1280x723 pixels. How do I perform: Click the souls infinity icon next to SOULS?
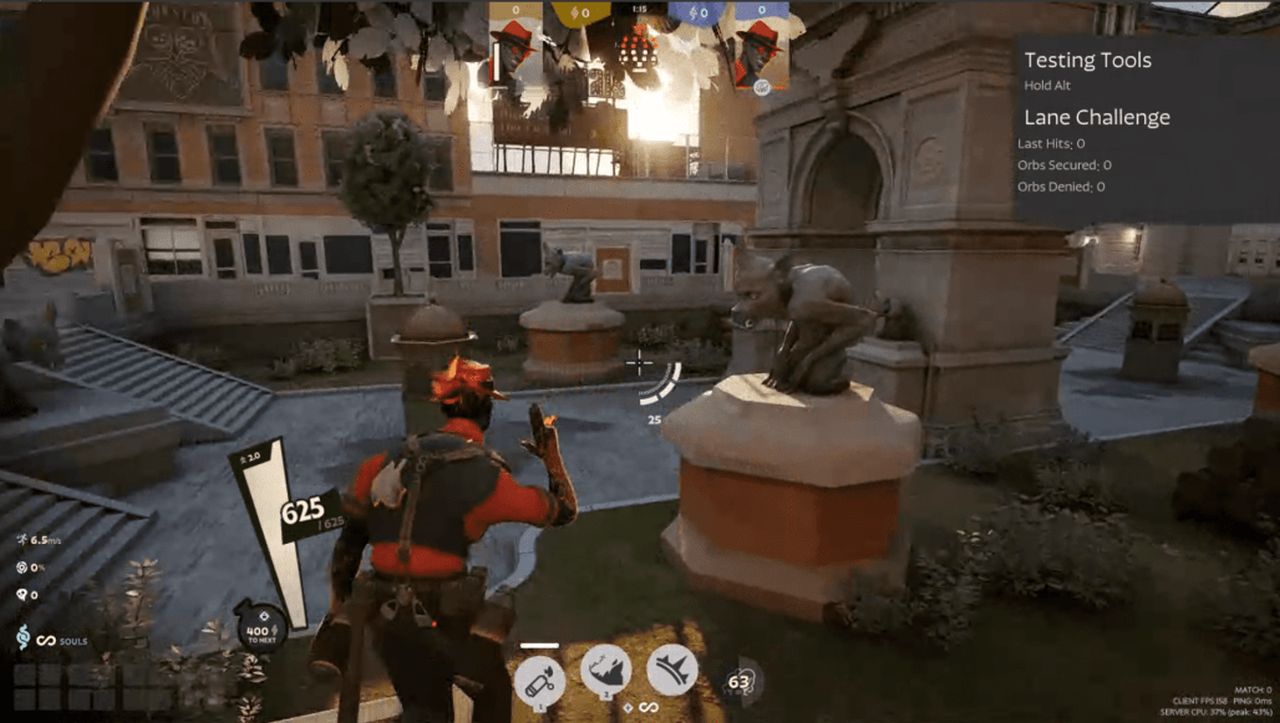48,641
